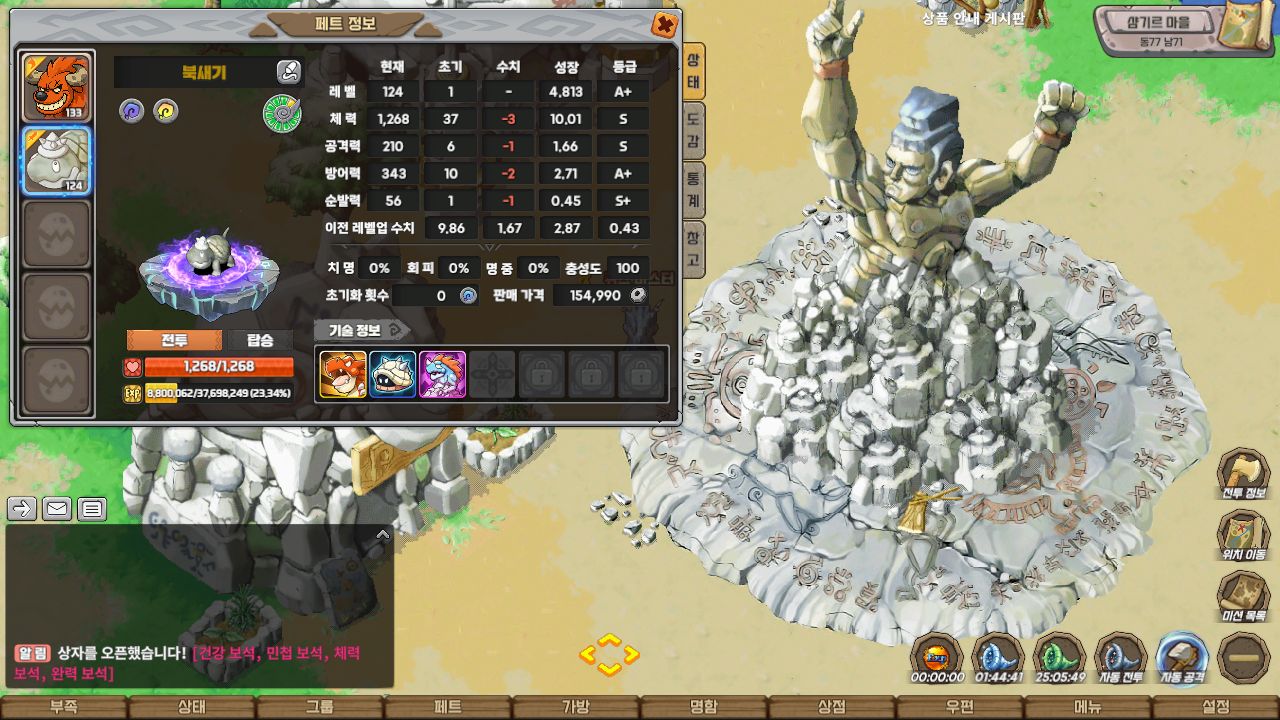Show the 창고 storage side tab
Image resolution: width=1280 pixels, height=720 pixels.
(692, 250)
